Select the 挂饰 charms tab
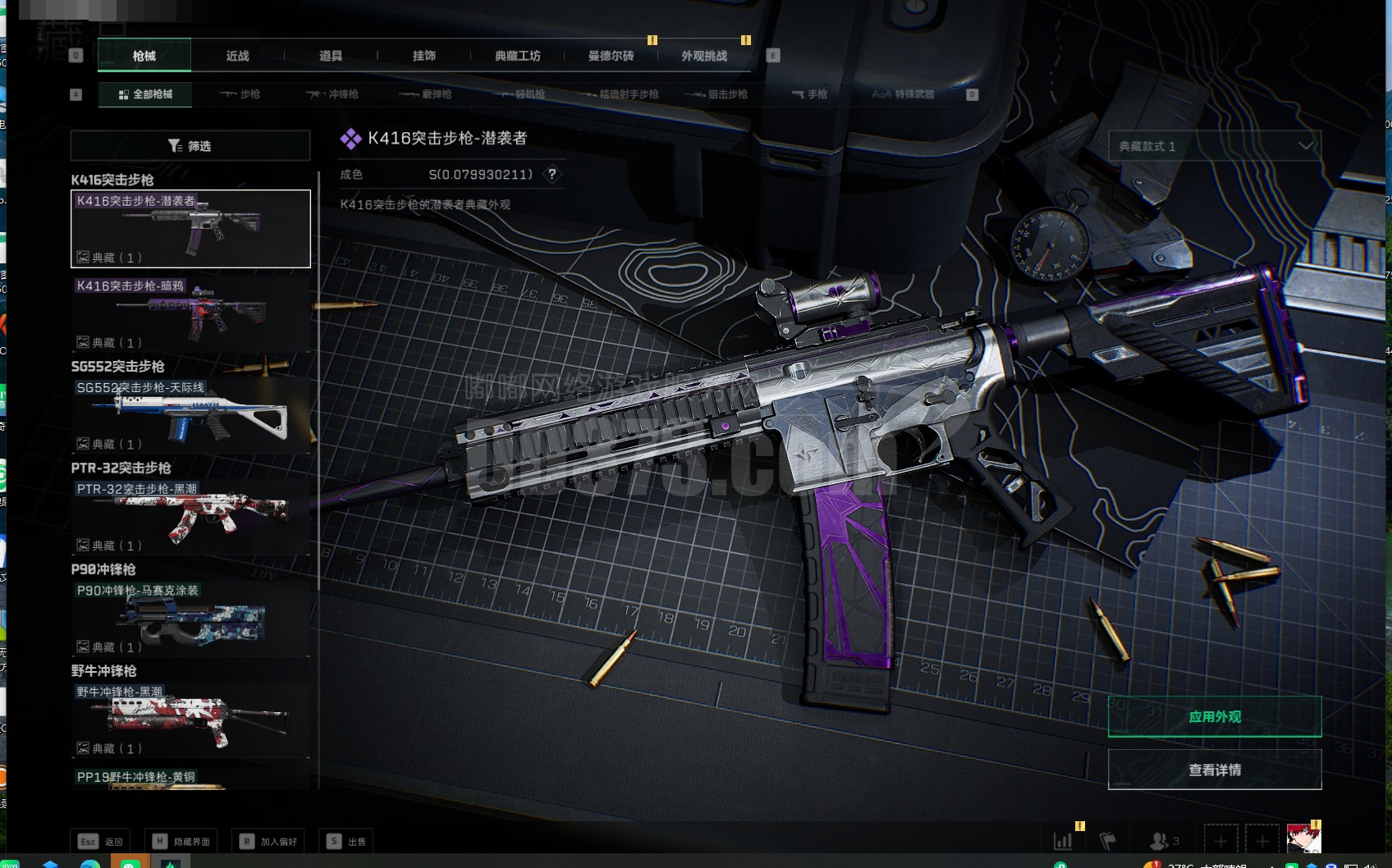1392x868 pixels. coord(424,56)
